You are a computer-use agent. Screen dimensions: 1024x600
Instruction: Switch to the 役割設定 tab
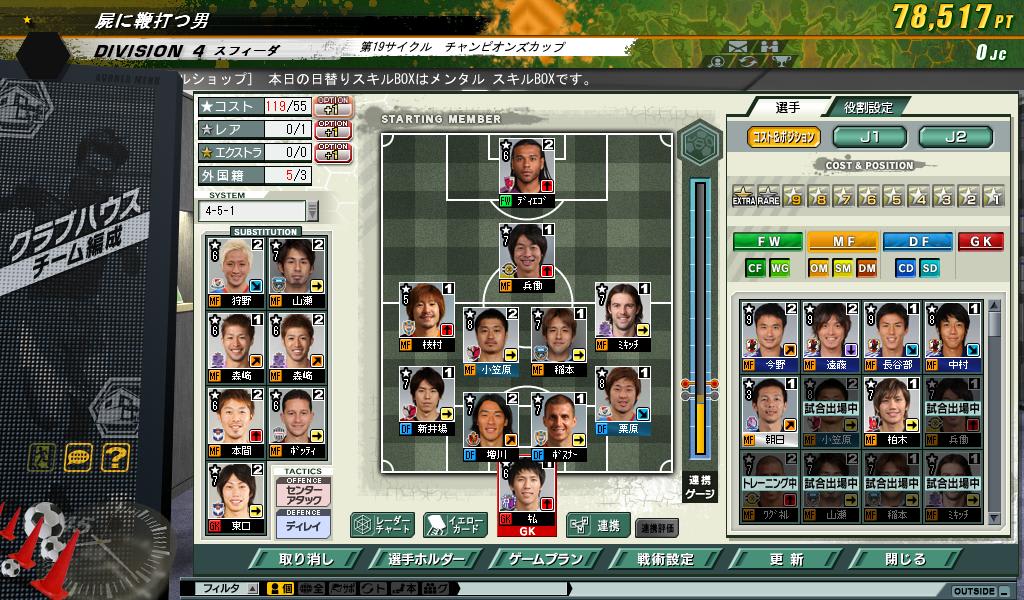tap(867, 107)
